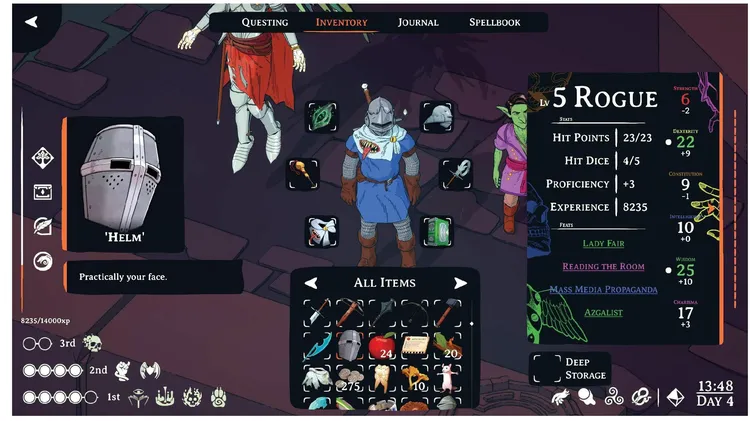Screen dimensions: 750x421
Task: Open the Deep Storage slot
Action: pos(545,369)
